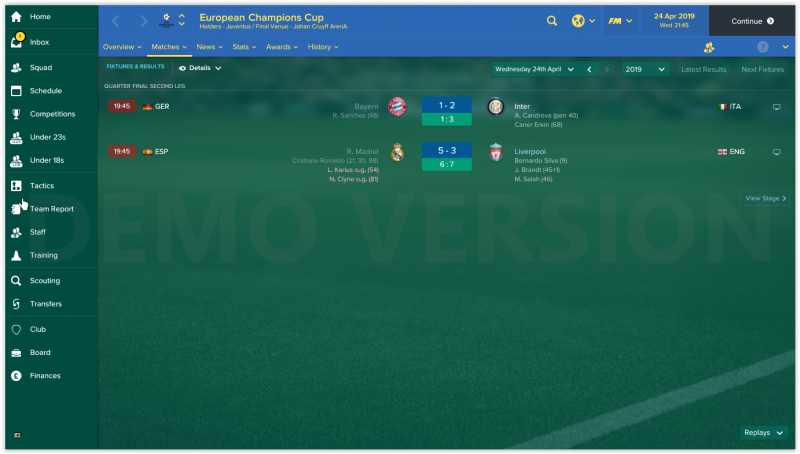The height and width of the screenshot is (454, 800).
Task: Switch to the Overview tab
Action: [122, 47]
